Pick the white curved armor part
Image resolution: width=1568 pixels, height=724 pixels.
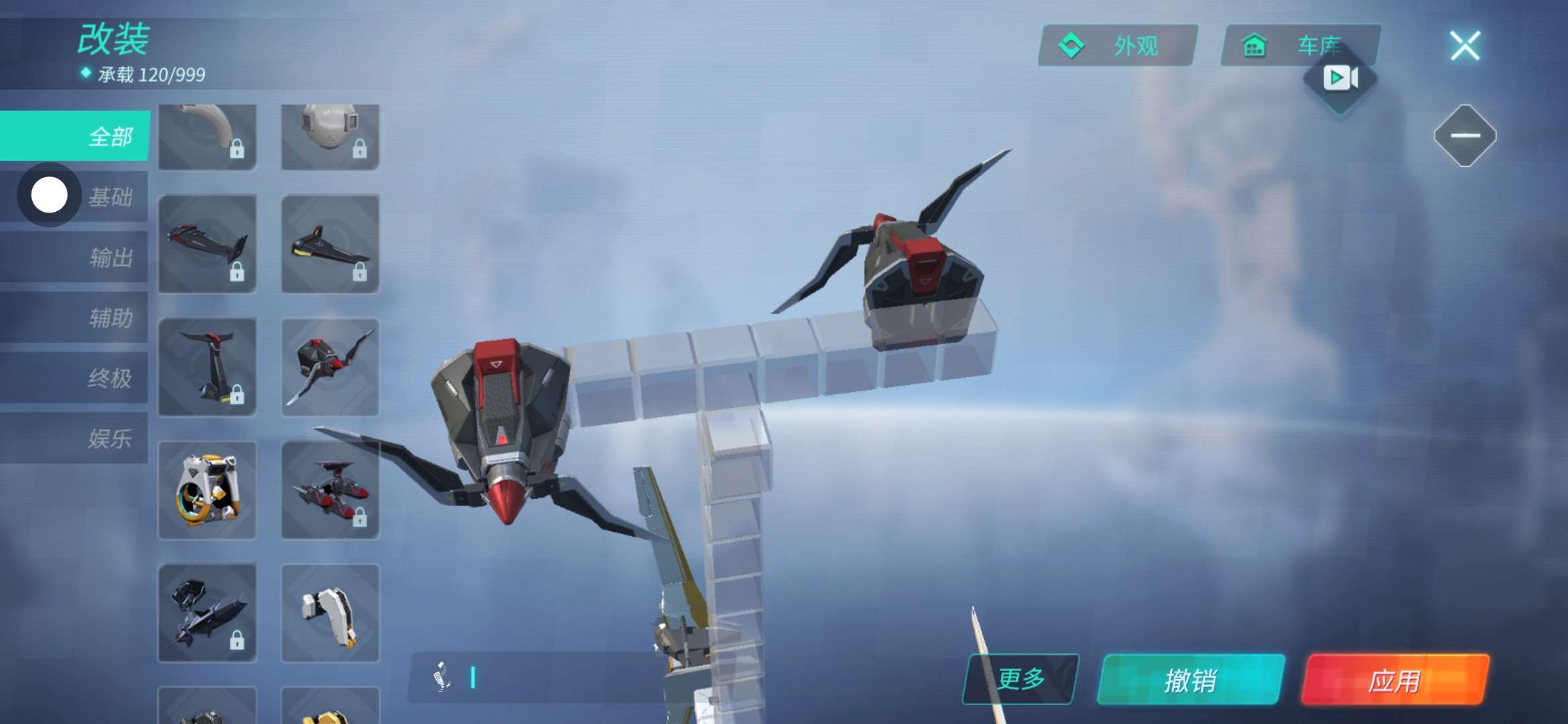click(x=330, y=613)
